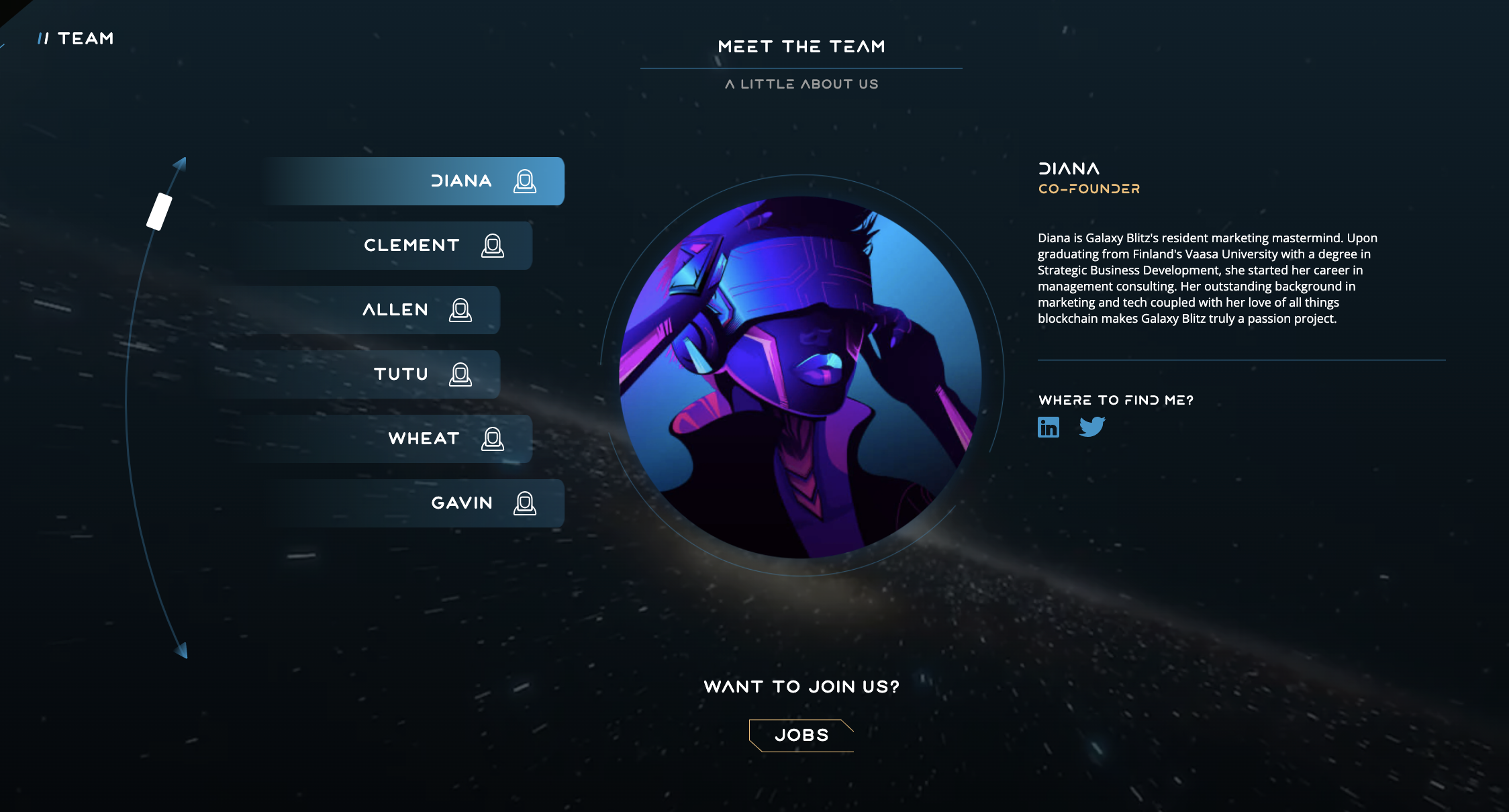Image resolution: width=1509 pixels, height=812 pixels.
Task: Select team member GAVIN
Action: coord(462,503)
